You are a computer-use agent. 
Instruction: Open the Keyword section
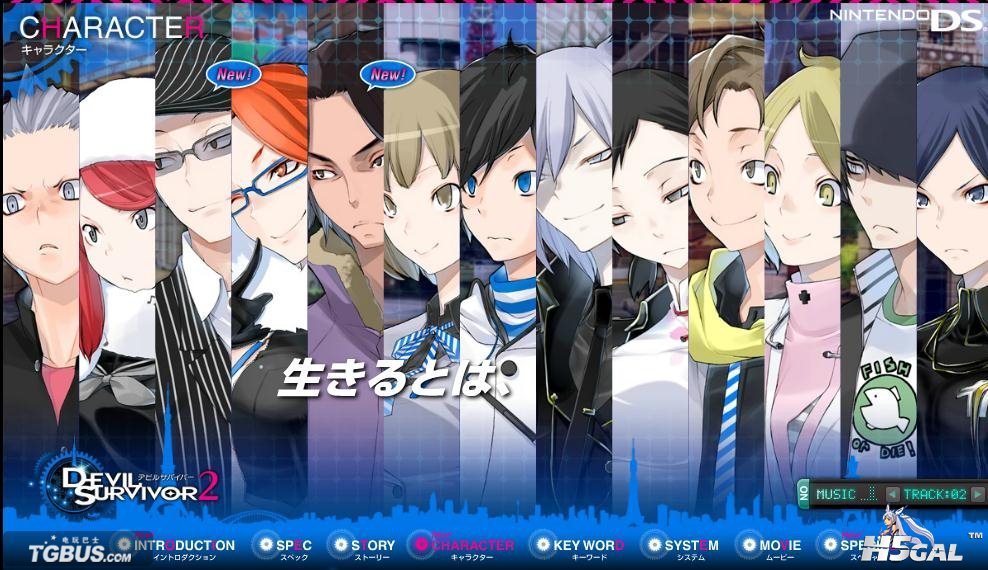[x=578, y=546]
